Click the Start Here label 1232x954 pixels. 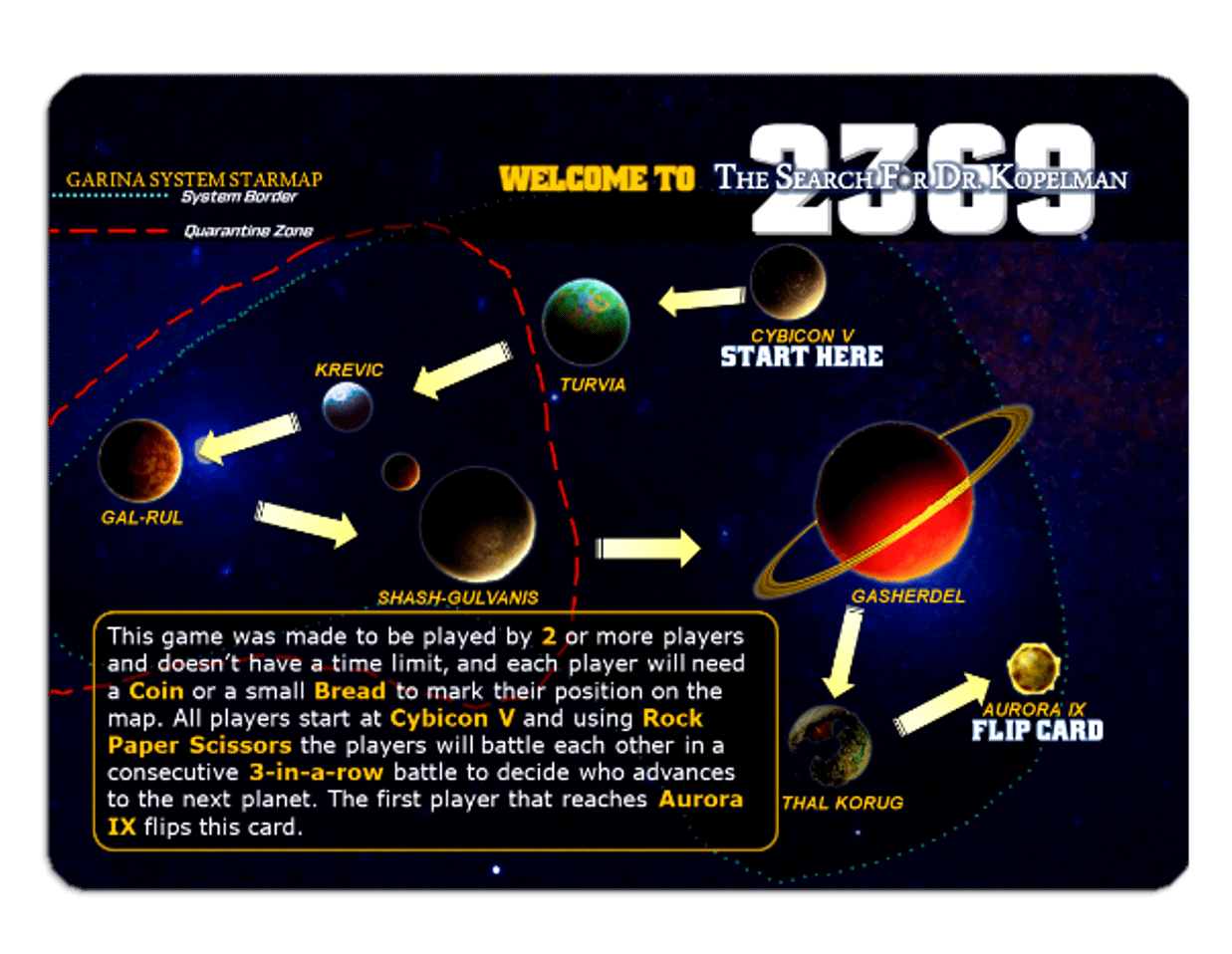point(802,358)
